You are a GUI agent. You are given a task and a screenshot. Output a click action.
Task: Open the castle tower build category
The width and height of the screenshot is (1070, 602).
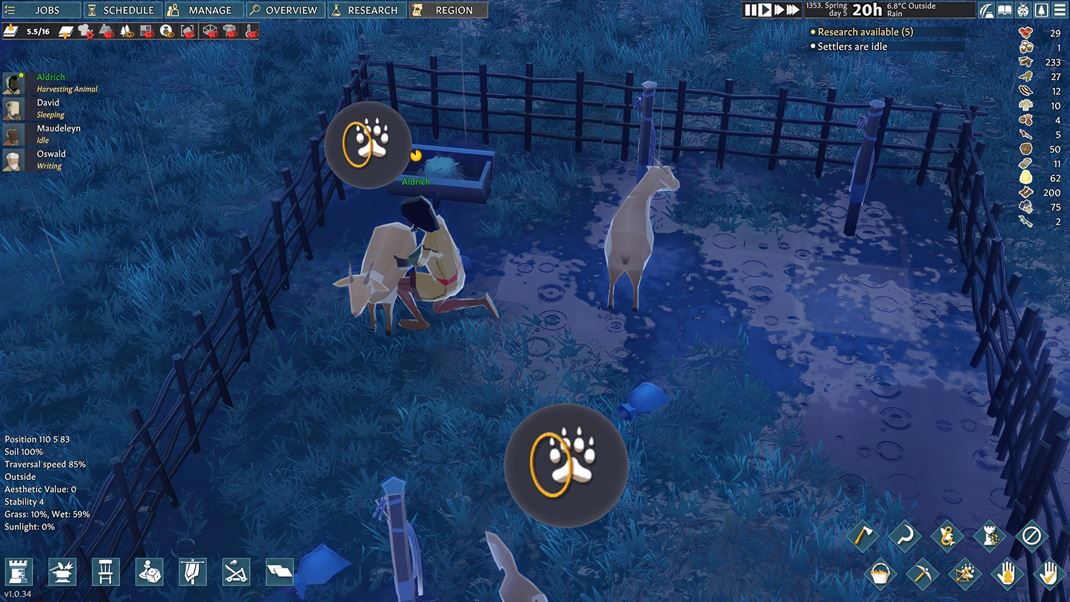[x=19, y=572]
